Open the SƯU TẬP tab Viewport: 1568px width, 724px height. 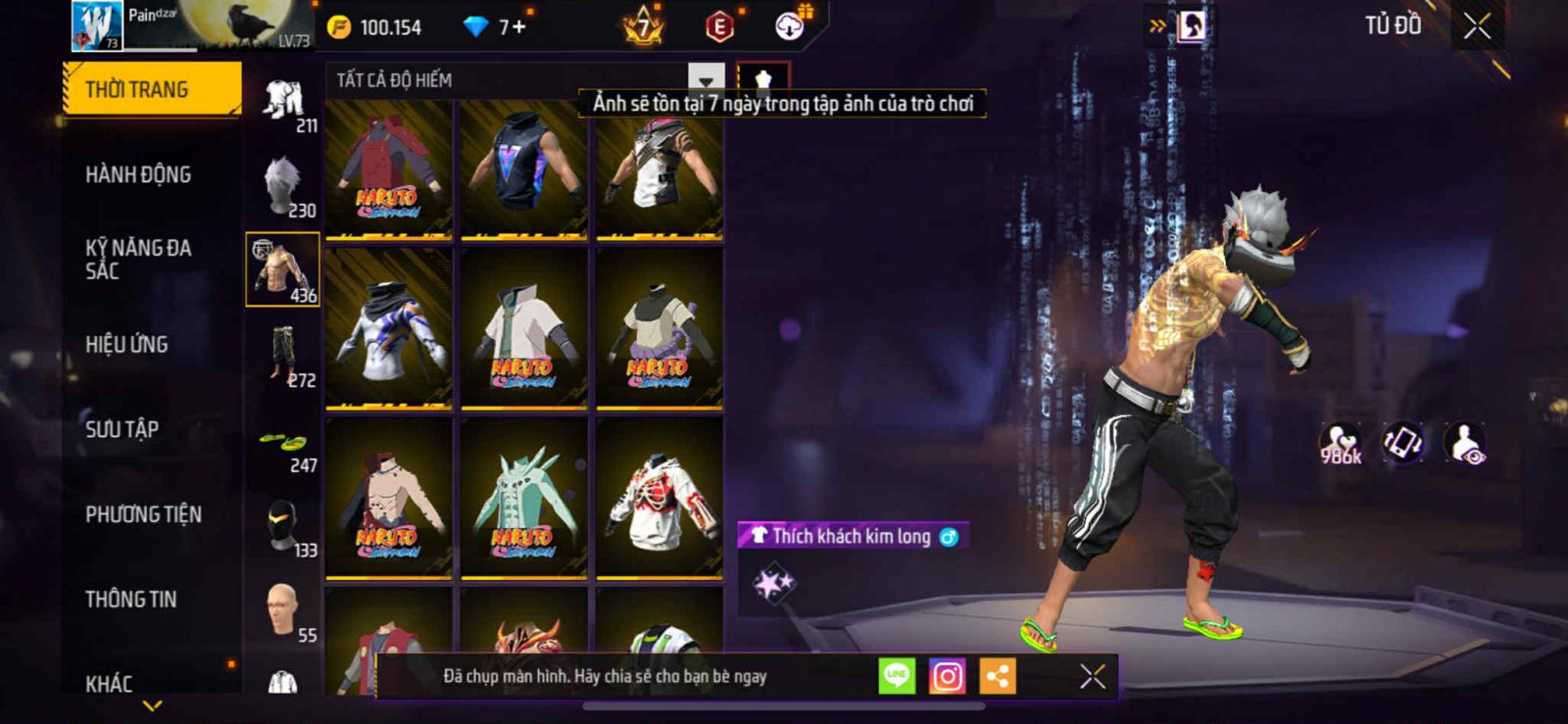tap(122, 429)
